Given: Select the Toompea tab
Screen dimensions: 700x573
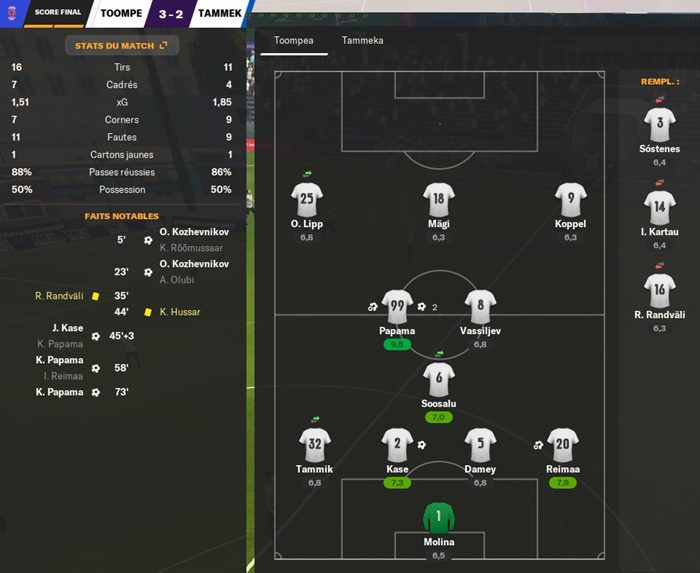Looking at the screenshot, I should coord(294,41).
